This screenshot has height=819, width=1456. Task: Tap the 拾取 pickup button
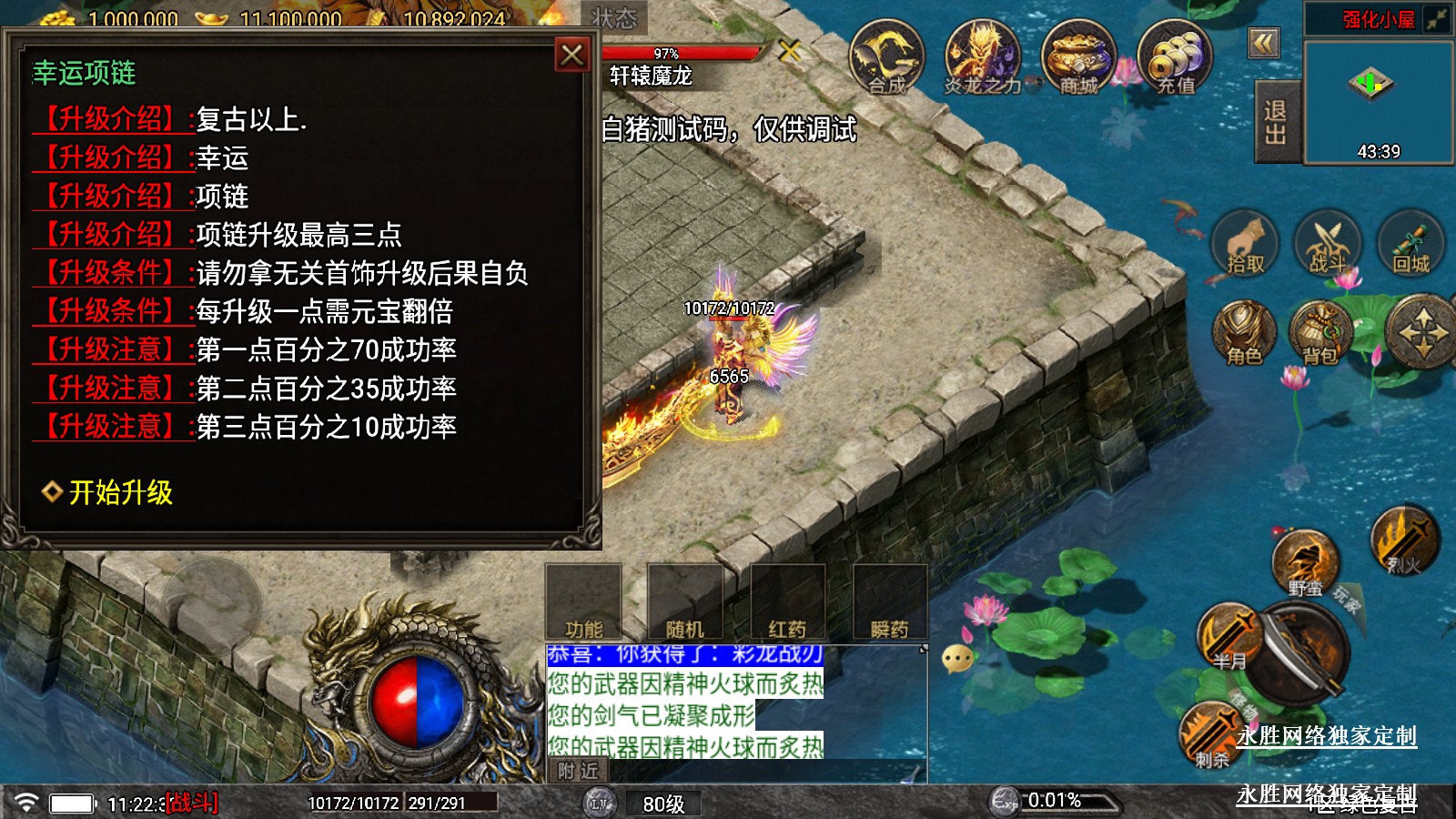point(1245,244)
